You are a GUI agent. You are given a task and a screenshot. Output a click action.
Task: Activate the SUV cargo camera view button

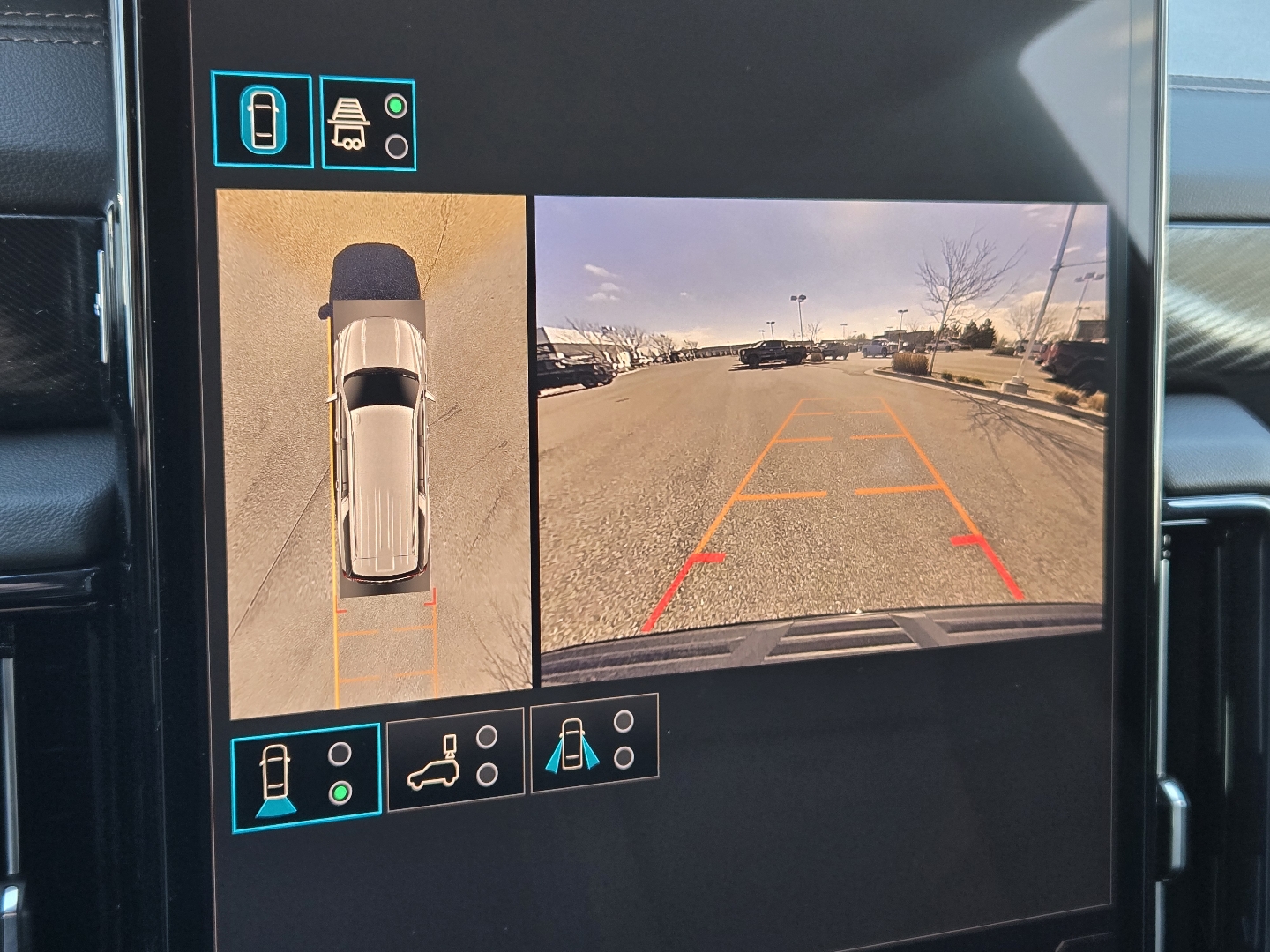tap(455, 759)
